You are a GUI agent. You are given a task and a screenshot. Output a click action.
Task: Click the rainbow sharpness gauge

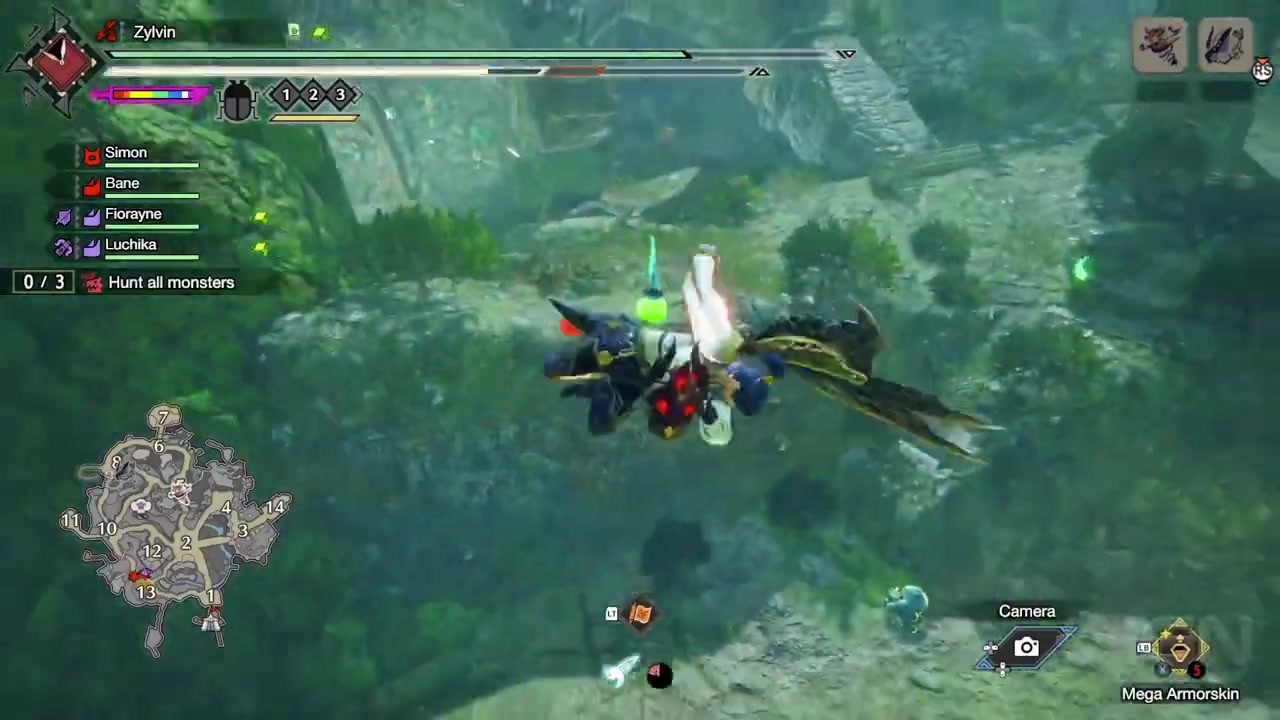click(152, 94)
